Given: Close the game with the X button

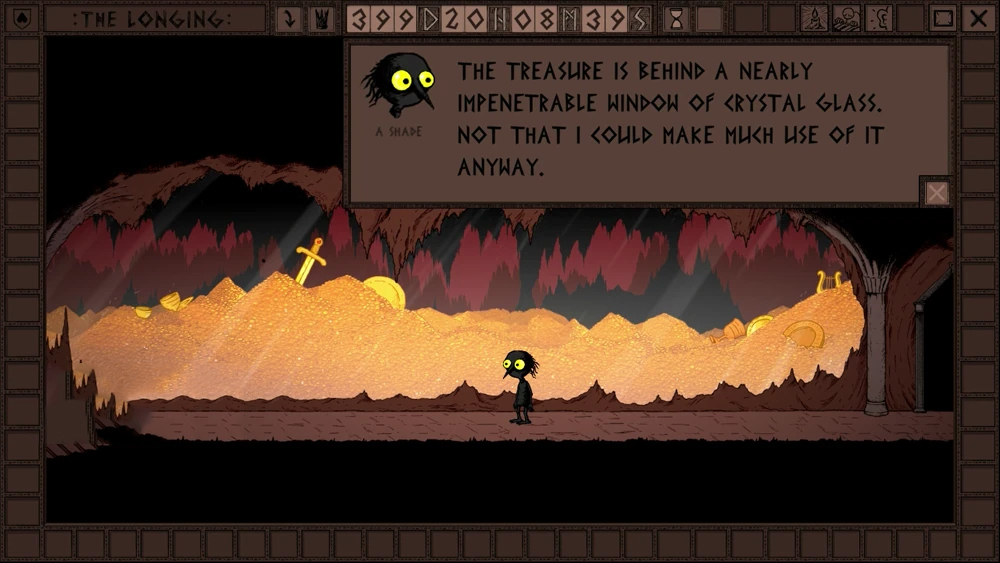Looking at the screenshot, I should [977, 19].
